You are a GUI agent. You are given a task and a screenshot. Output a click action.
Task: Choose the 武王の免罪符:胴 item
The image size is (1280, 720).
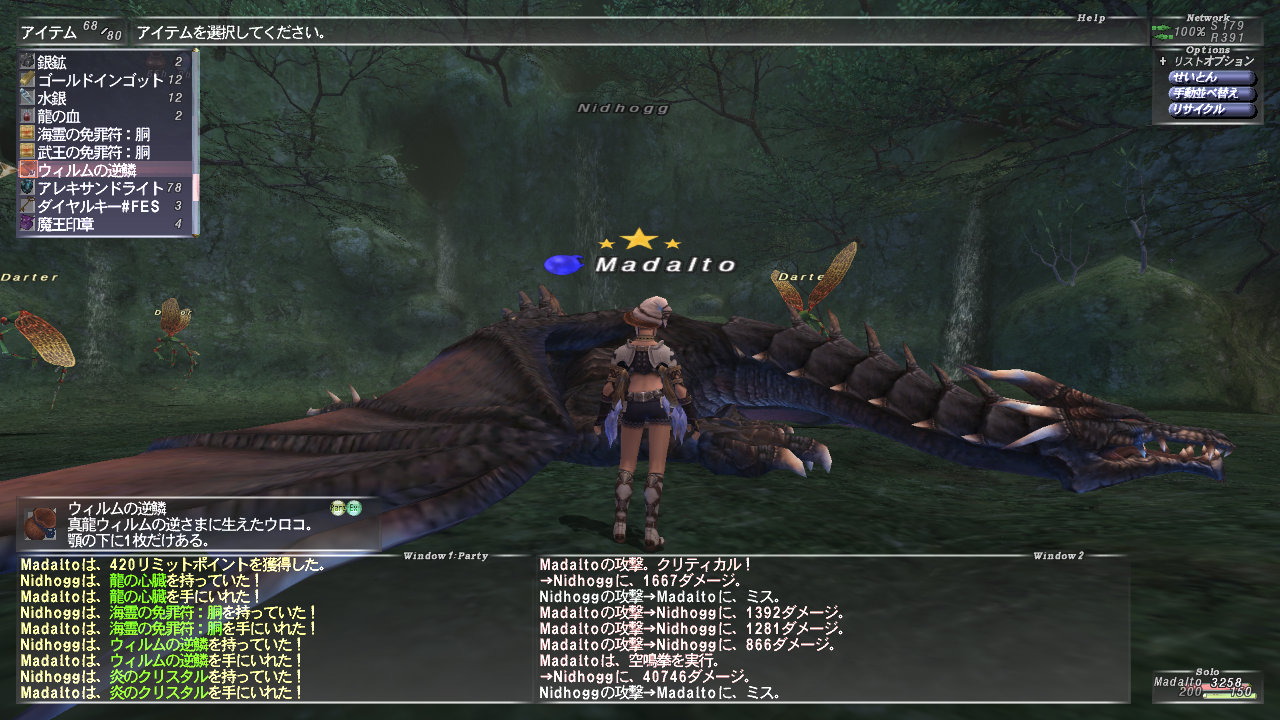click(x=100, y=152)
